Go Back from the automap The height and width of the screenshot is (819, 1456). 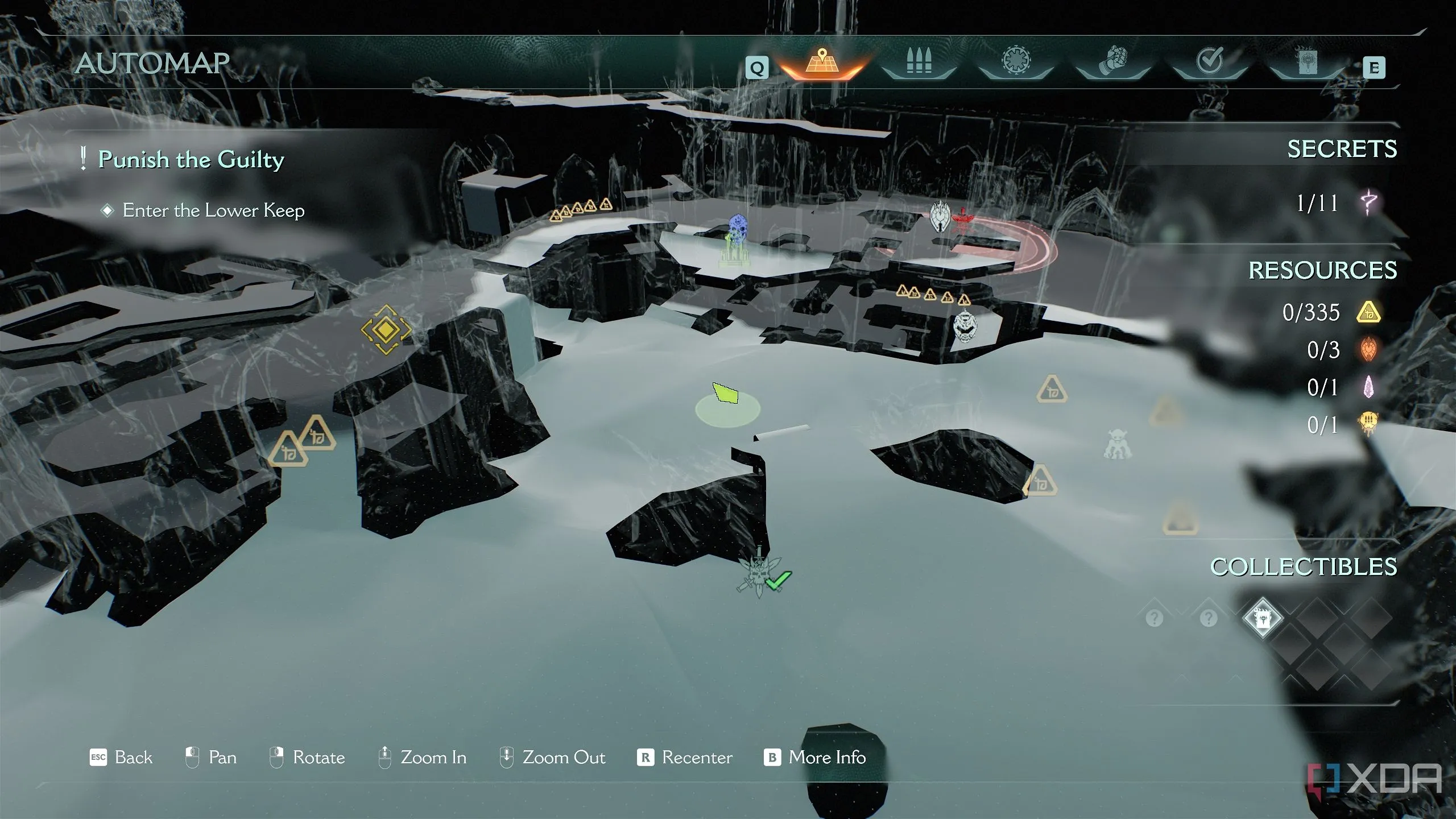point(122,758)
